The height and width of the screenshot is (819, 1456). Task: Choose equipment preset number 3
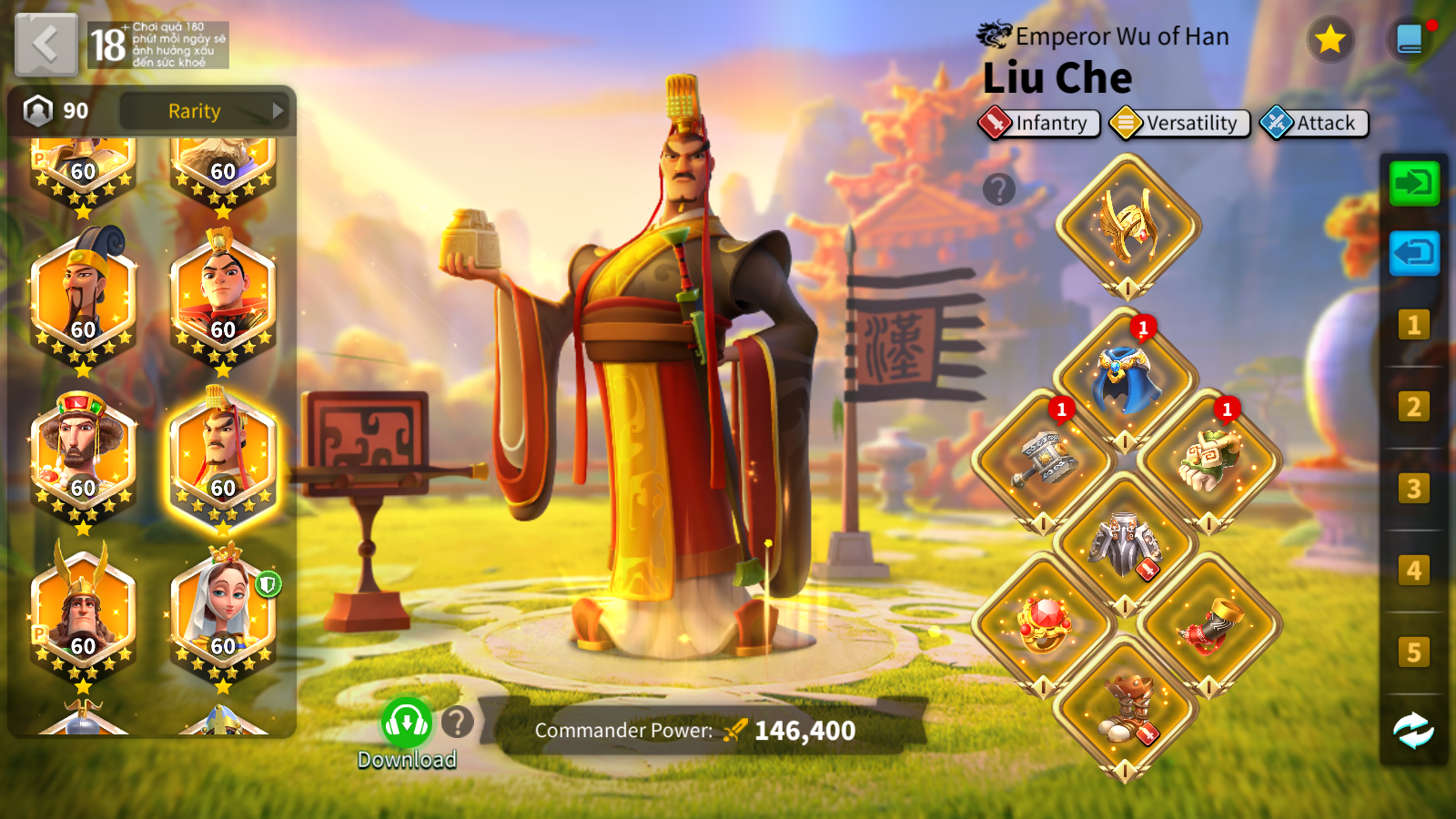pos(1413,489)
